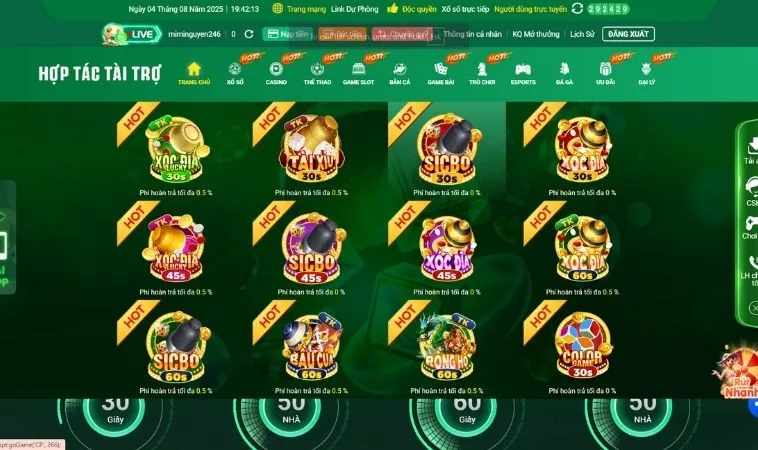The width and height of the screenshot is (758, 450).
Task: Switch to the Xổ Số category
Action: coord(235,73)
